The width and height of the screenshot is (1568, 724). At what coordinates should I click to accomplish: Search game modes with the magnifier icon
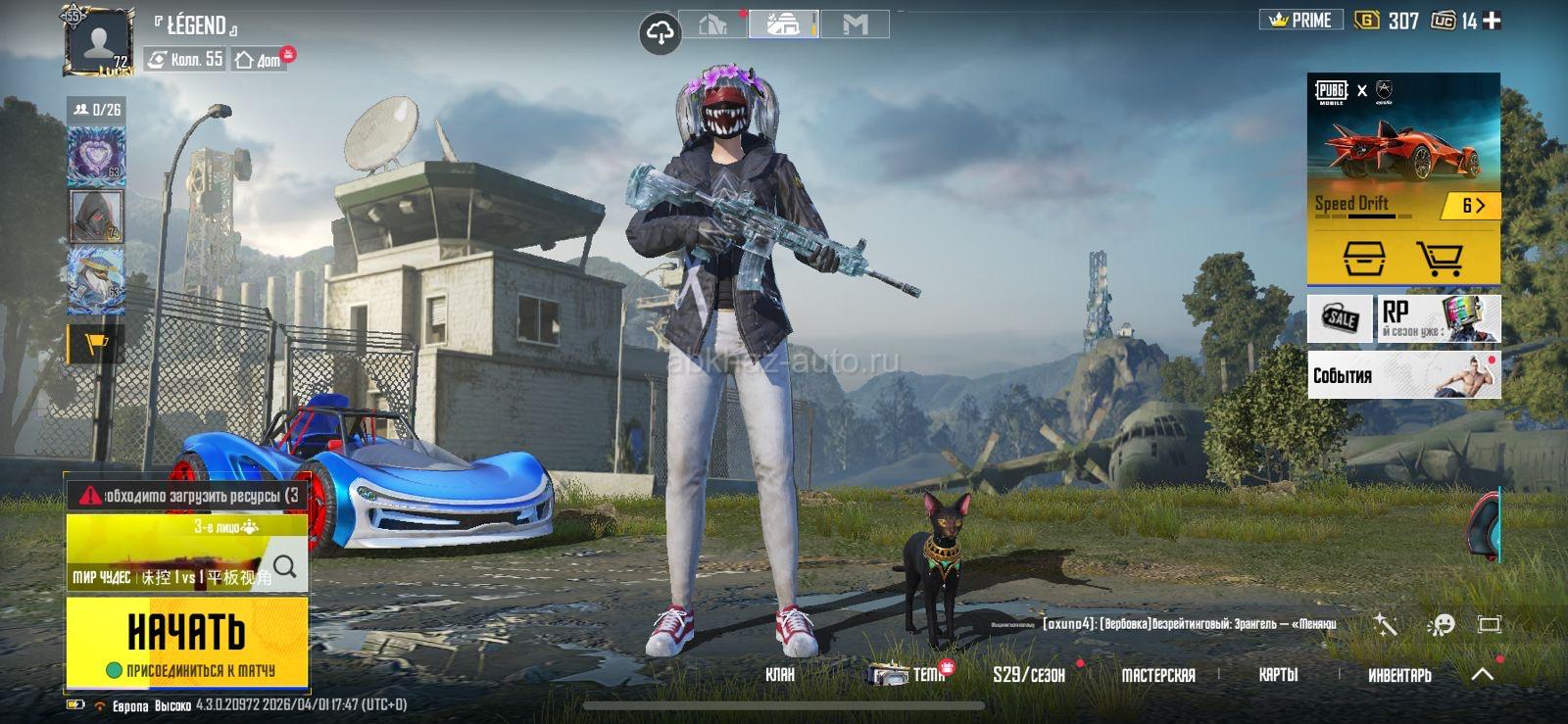click(x=285, y=565)
